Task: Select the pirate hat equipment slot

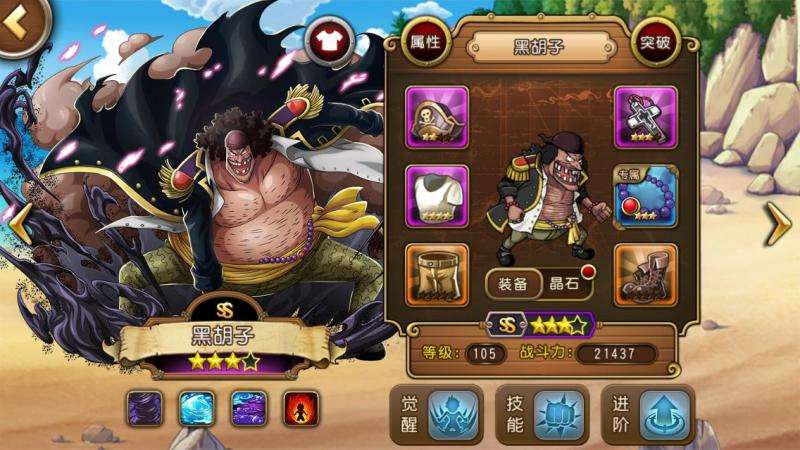Action: coord(438,115)
